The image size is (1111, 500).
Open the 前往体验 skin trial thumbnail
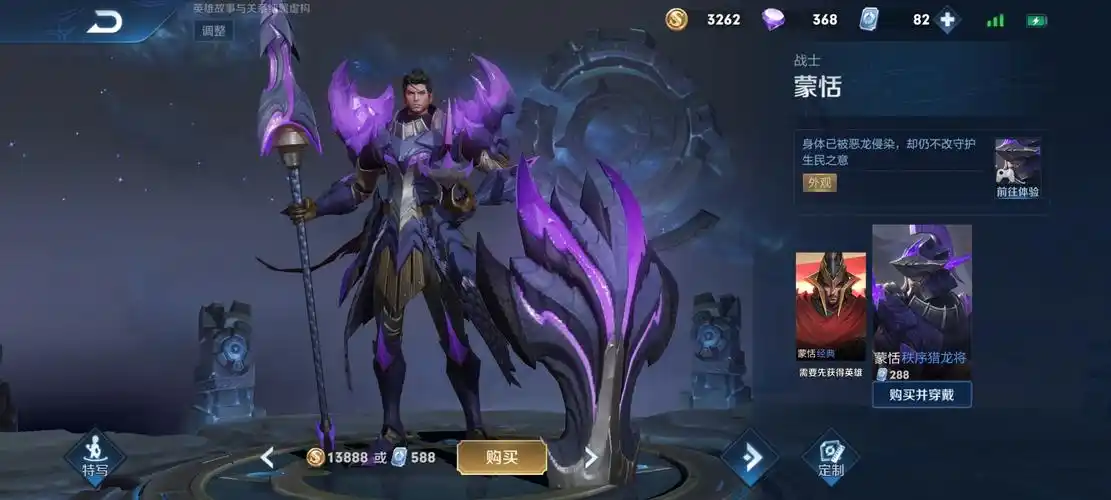pos(1018,169)
